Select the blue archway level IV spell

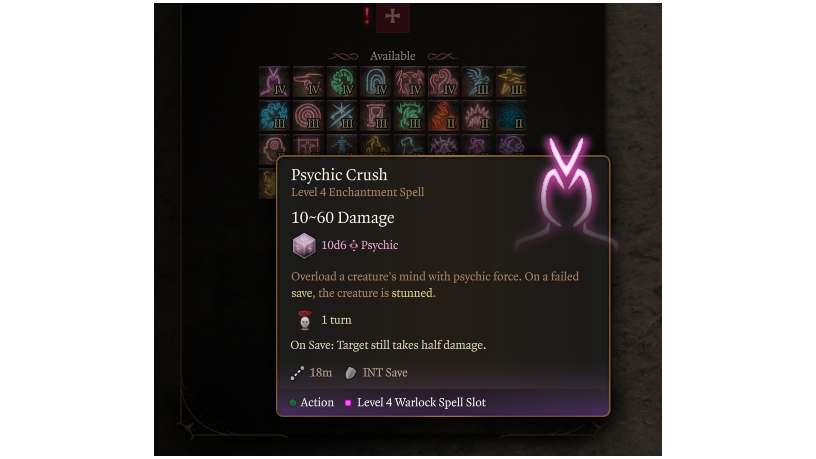tap(376, 82)
